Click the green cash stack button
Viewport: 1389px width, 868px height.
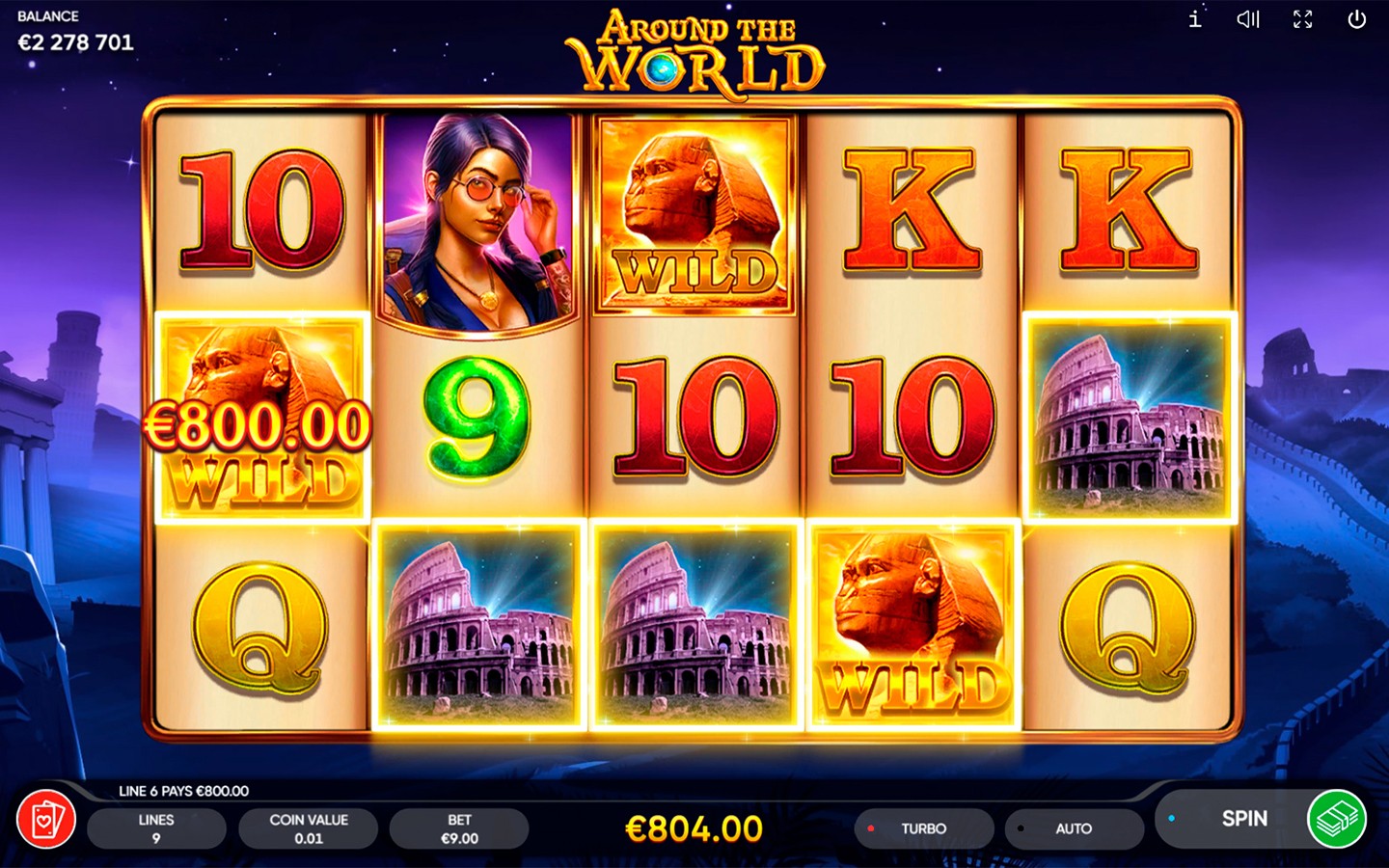[1336, 819]
